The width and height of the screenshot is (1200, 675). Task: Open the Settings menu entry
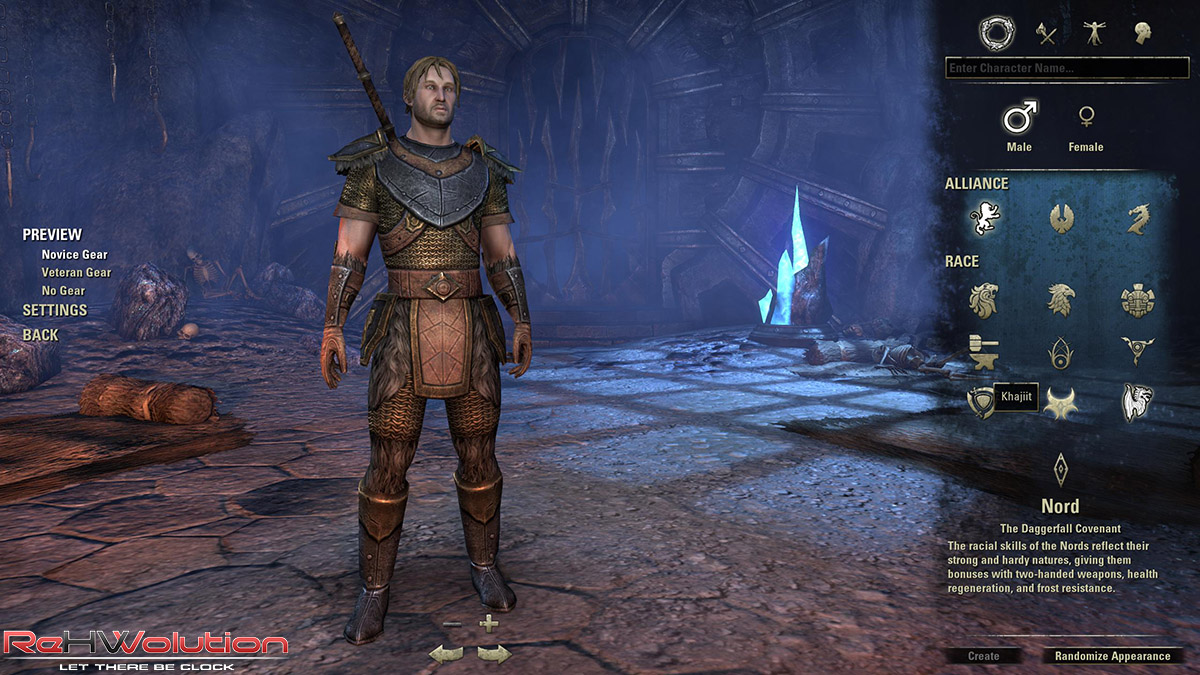coord(55,310)
